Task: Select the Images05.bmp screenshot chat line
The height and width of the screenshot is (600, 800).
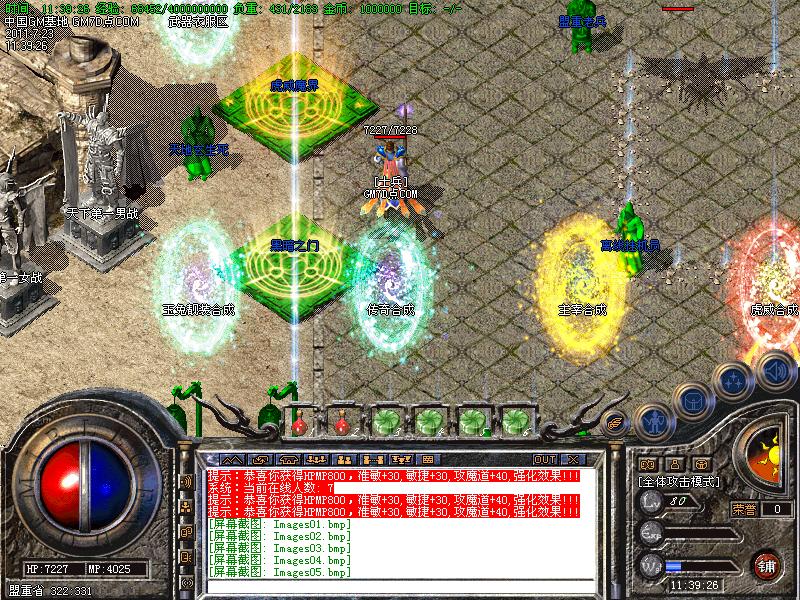Action: pyautogui.click(x=280, y=572)
